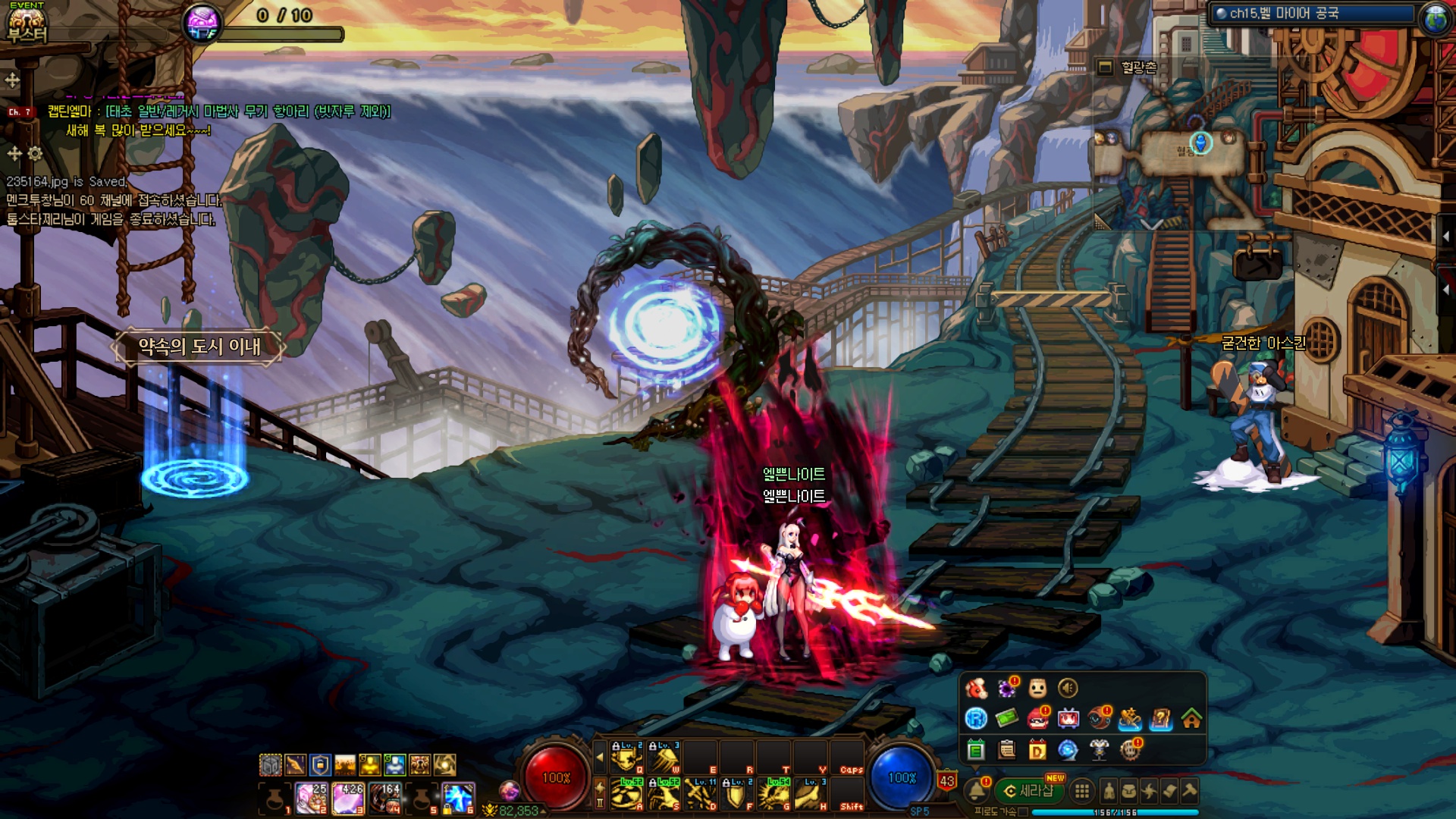
Task: Open the character info silhouette icon
Action: click(x=1109, y=792)
